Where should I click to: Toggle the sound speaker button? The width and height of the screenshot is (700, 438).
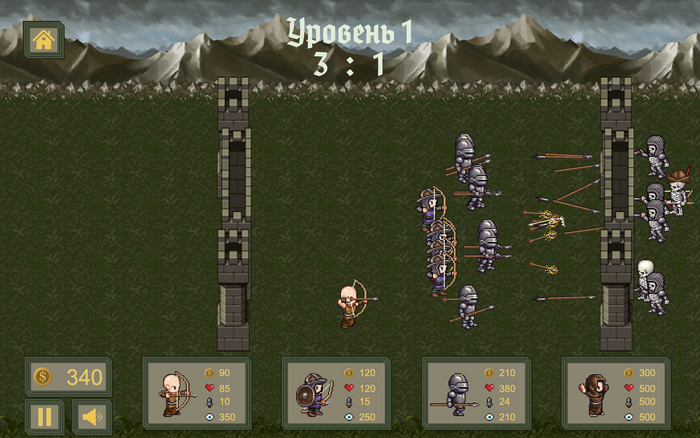pos(92,416)
